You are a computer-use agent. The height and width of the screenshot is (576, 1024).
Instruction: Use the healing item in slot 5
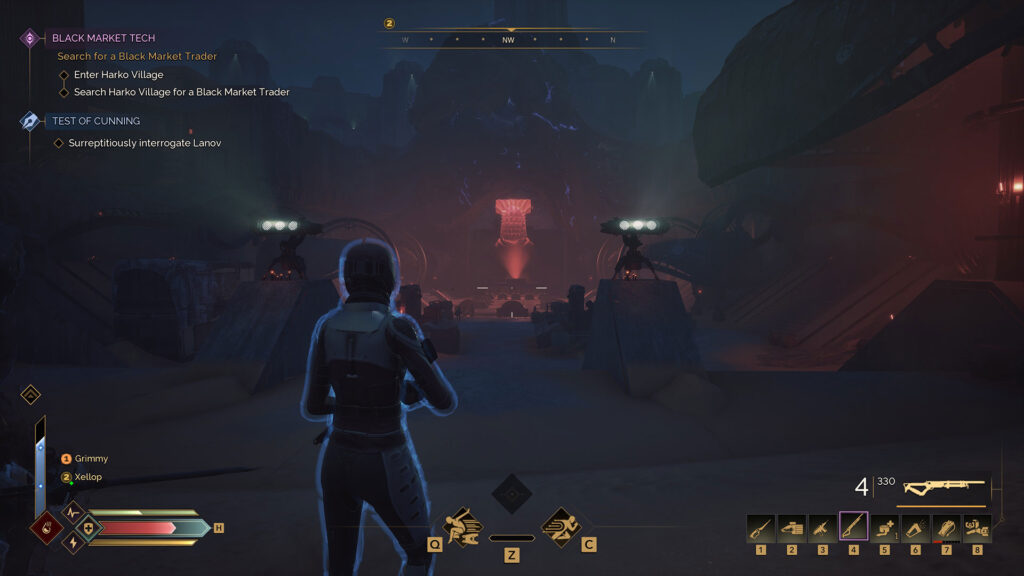point(885,526)
